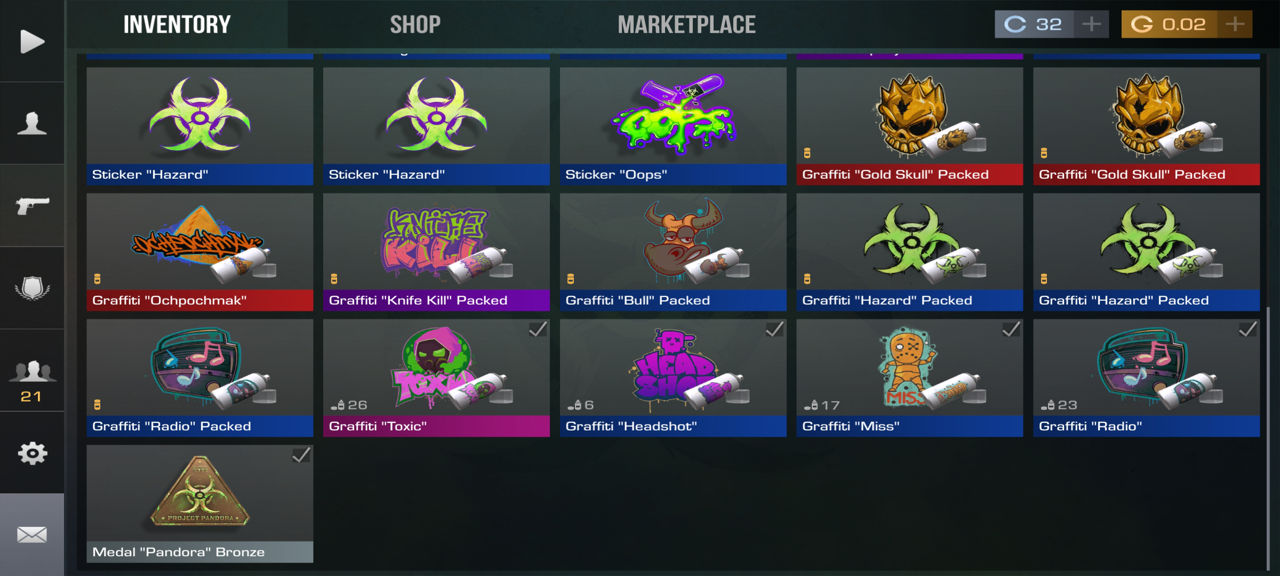Switch to the Shop tab
The width and height of the screenshot is (1280, 576).
[x=415, y=24]
